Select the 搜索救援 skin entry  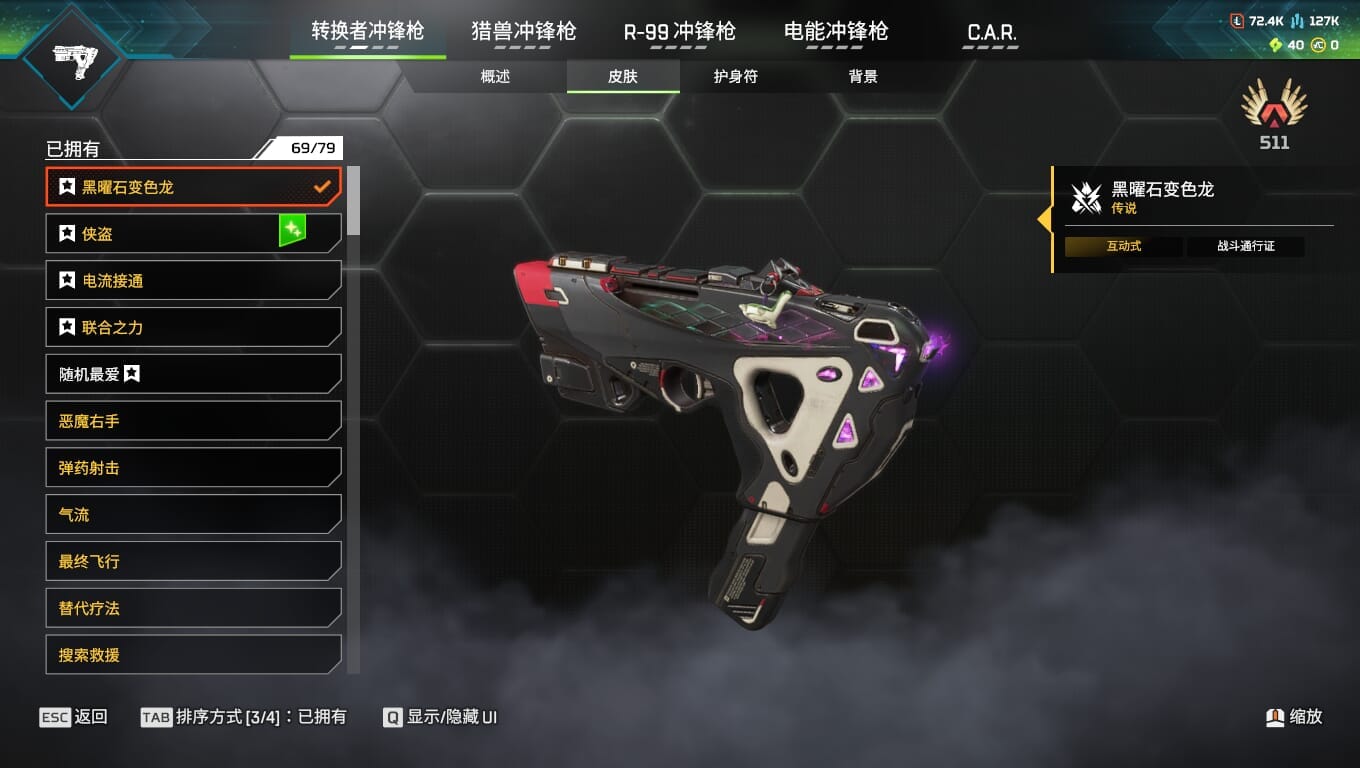193,655
